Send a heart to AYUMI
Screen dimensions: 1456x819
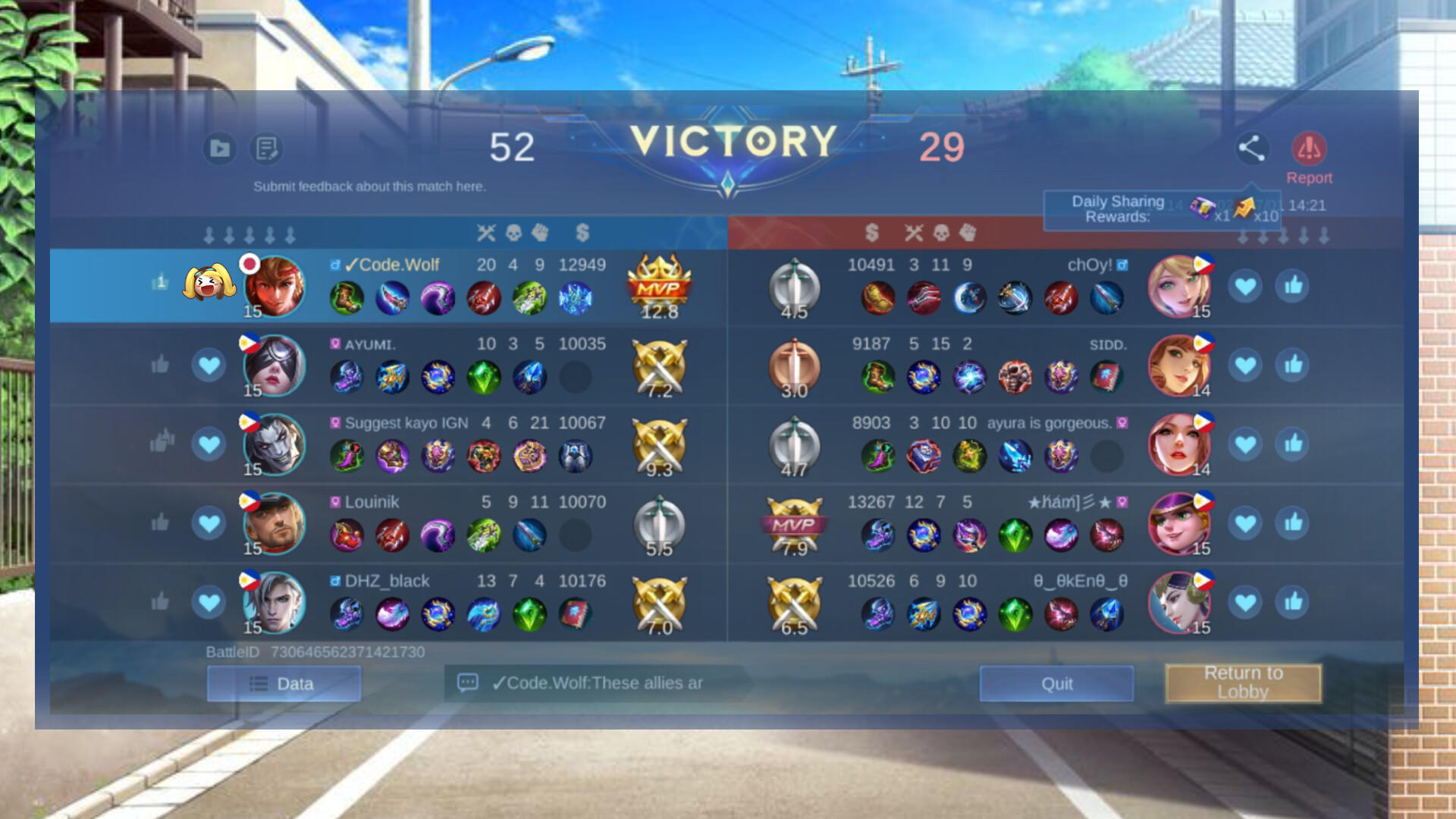[x=209, y=365]
